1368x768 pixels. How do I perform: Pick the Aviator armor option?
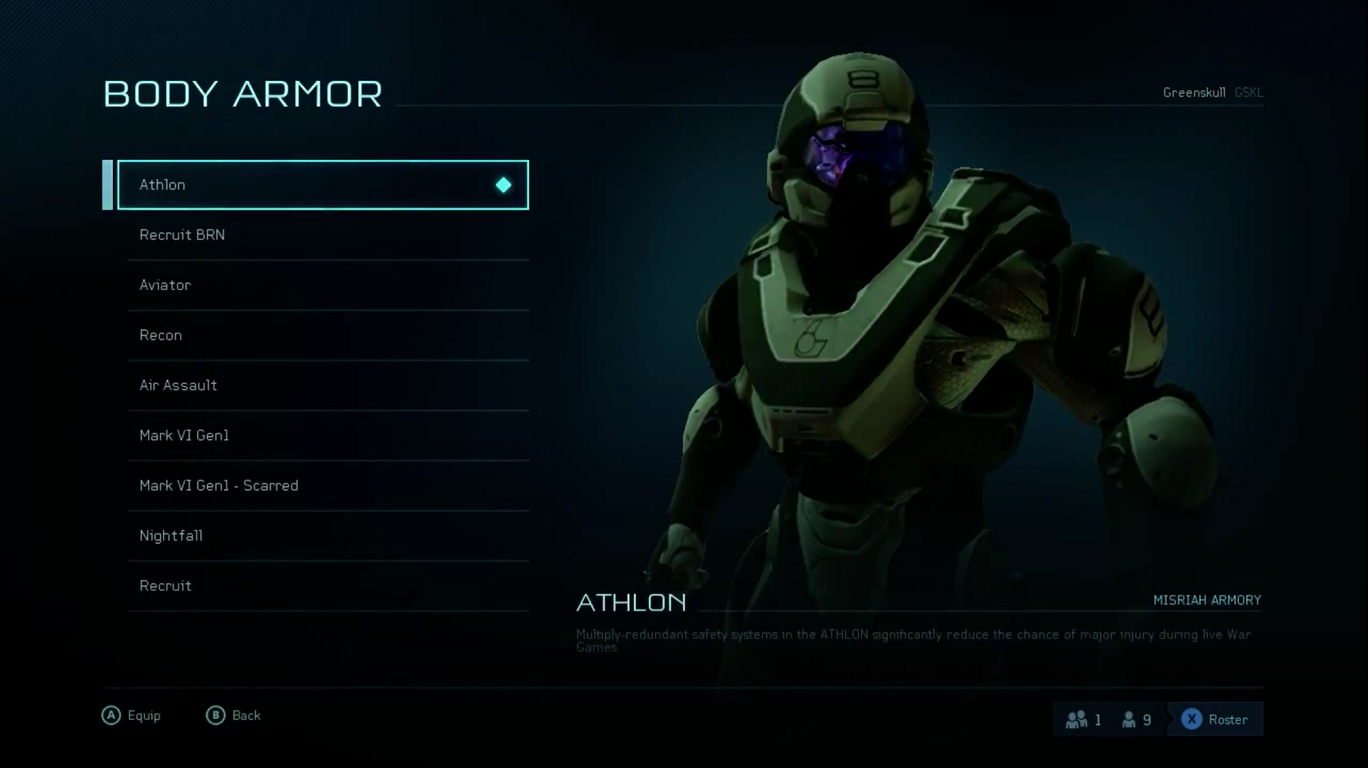[x=328, y=285]
